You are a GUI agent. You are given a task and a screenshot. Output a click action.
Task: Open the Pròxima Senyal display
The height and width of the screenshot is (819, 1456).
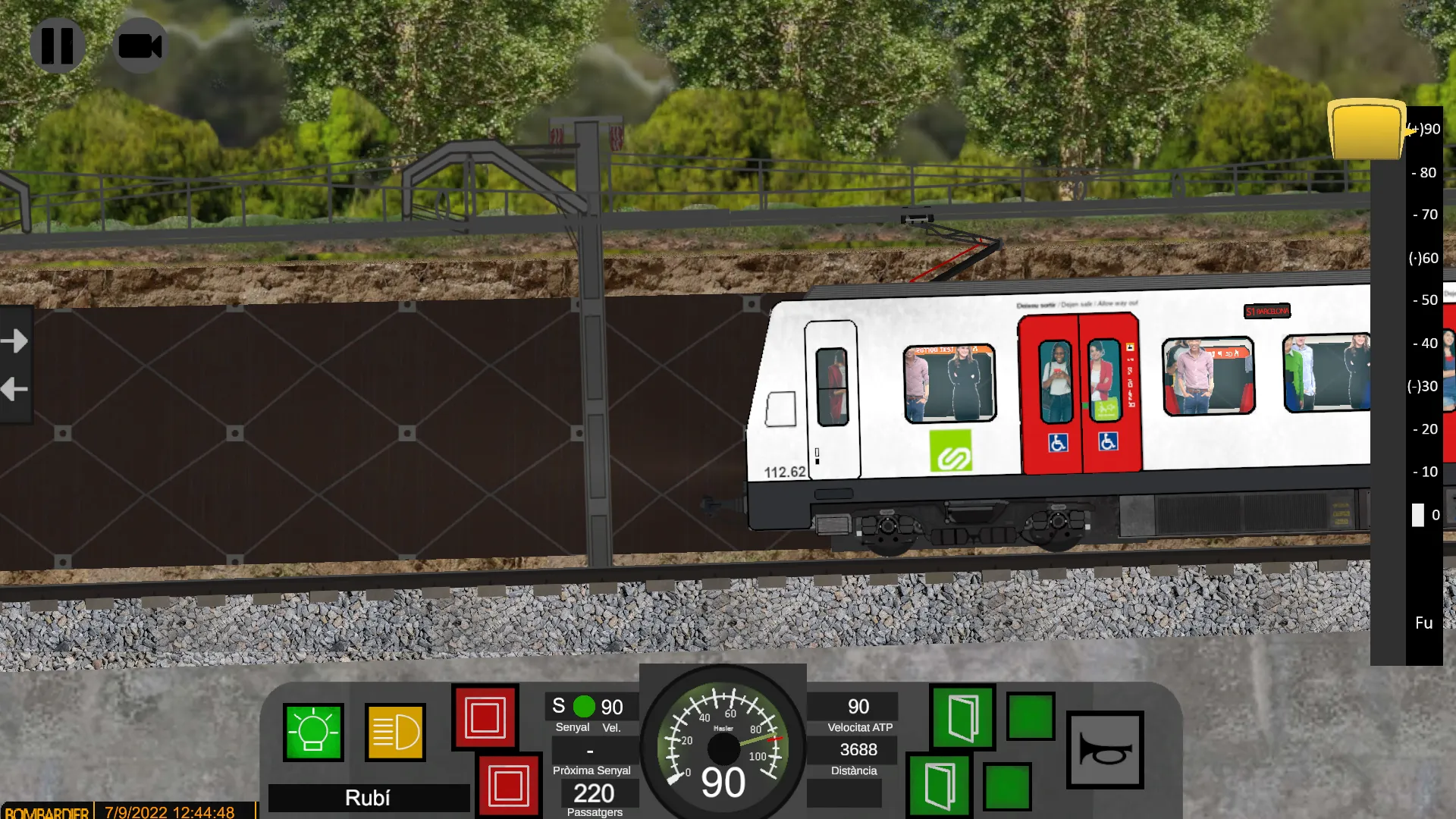591,751
